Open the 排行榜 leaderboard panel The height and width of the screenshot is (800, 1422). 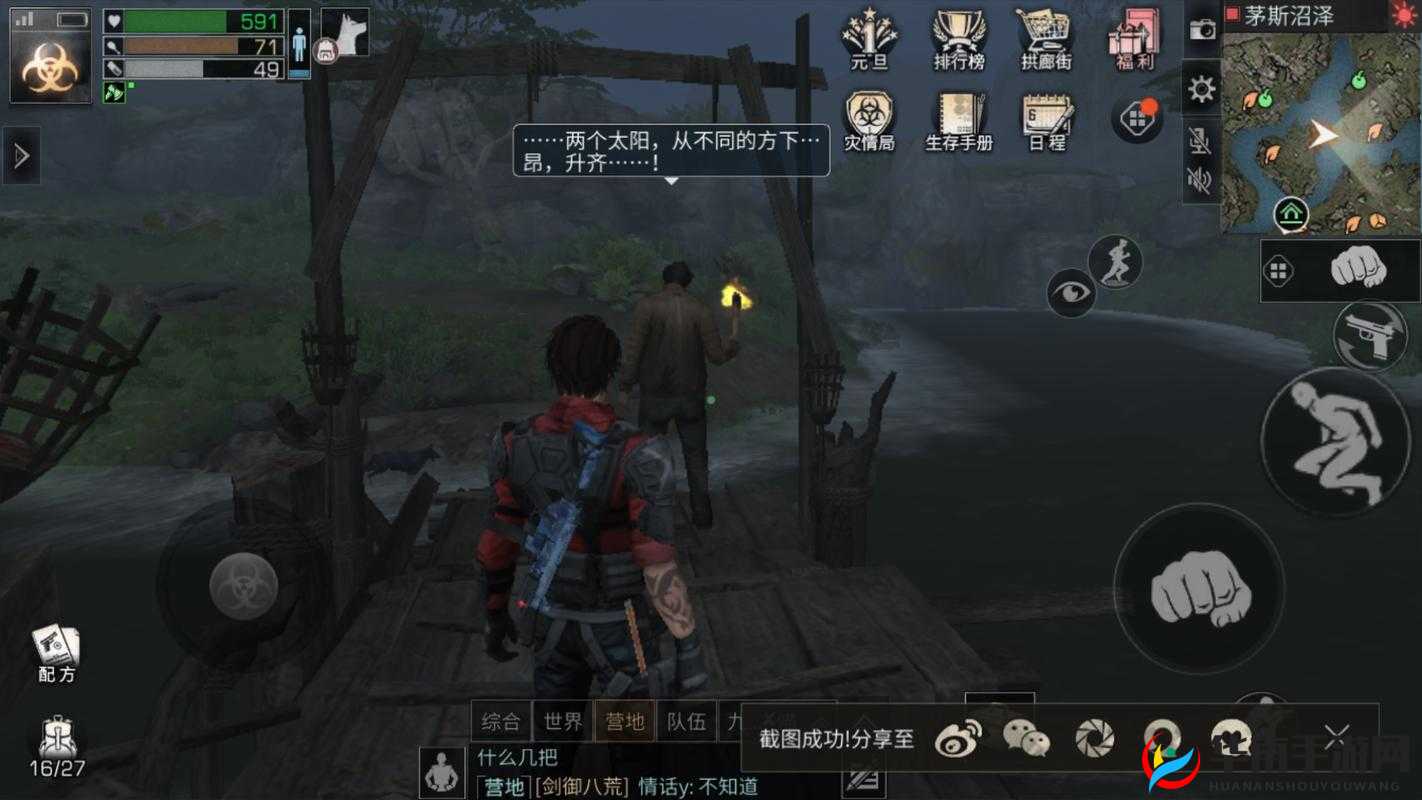957,40
